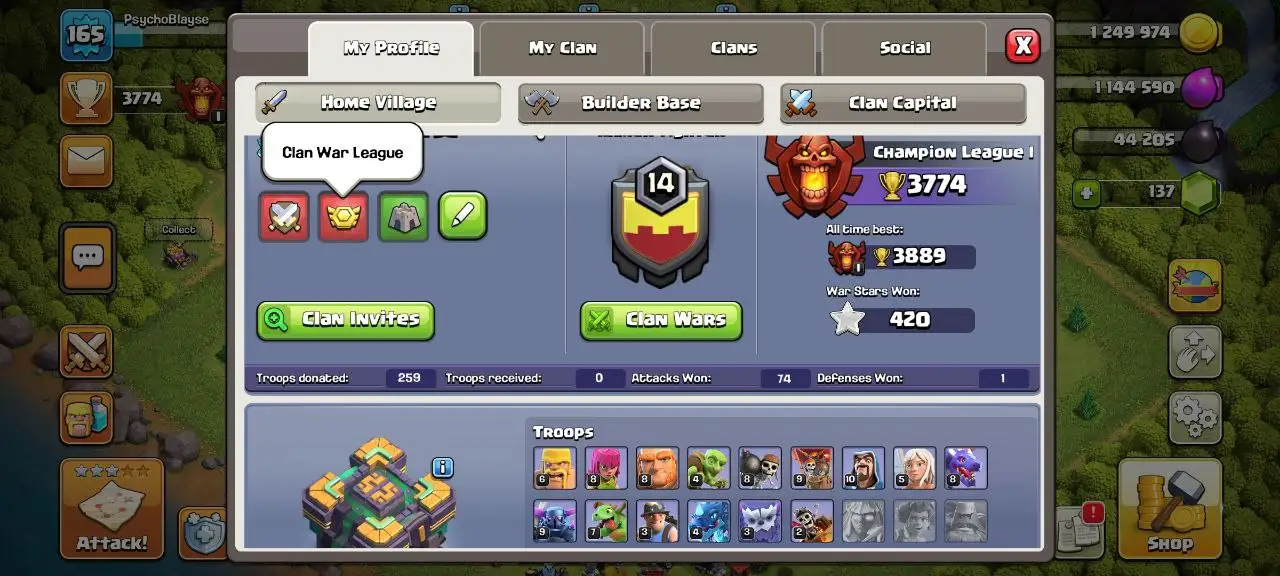Screen dimensions: 1280x576
Task: Close the profile window with the red X
Action: coord(1022,46)
